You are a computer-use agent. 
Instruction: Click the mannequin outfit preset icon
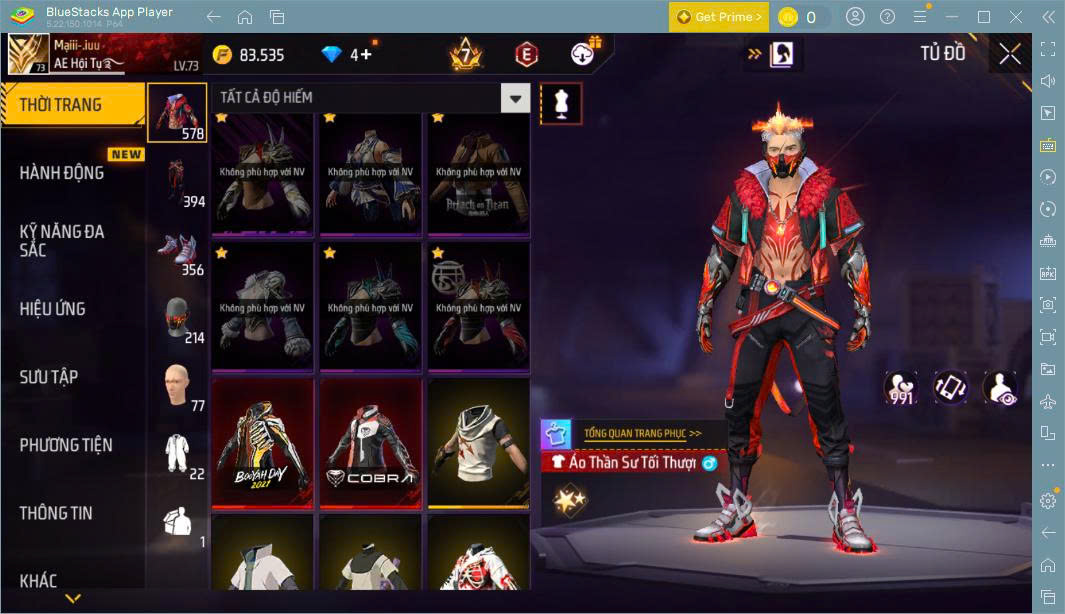click(561, 103)
